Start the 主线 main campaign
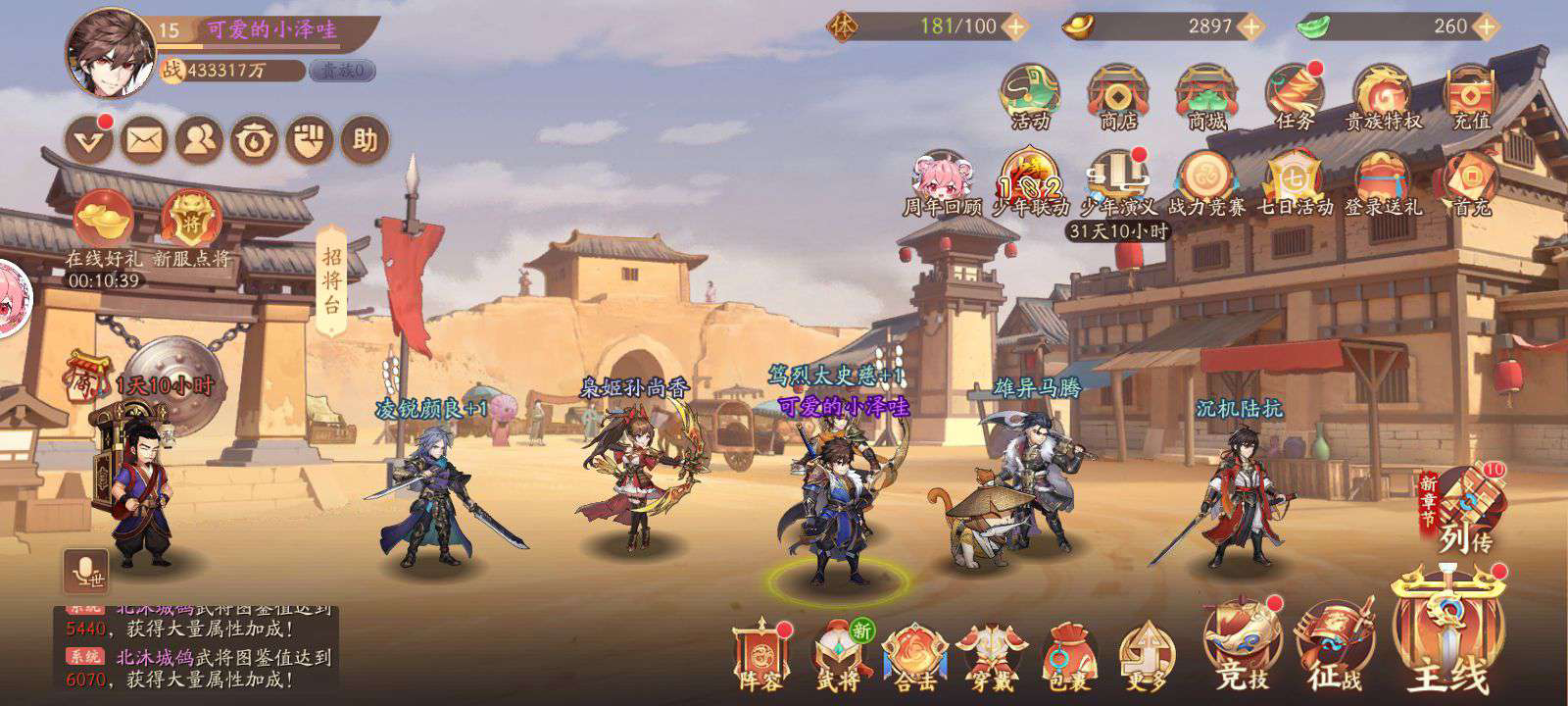 1447,637
